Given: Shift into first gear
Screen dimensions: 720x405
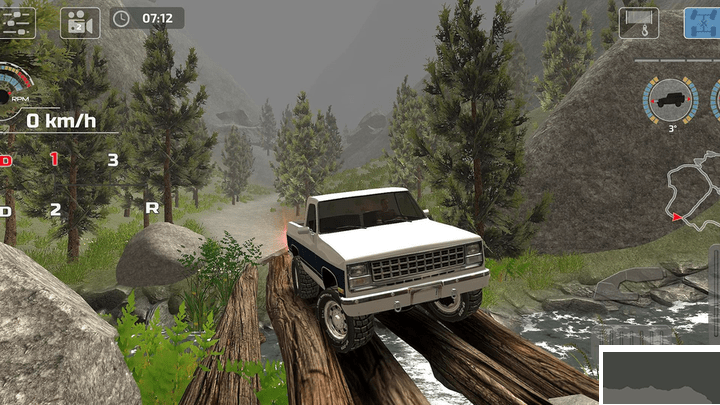Looking at the screenshot, I should click(54, 159).
